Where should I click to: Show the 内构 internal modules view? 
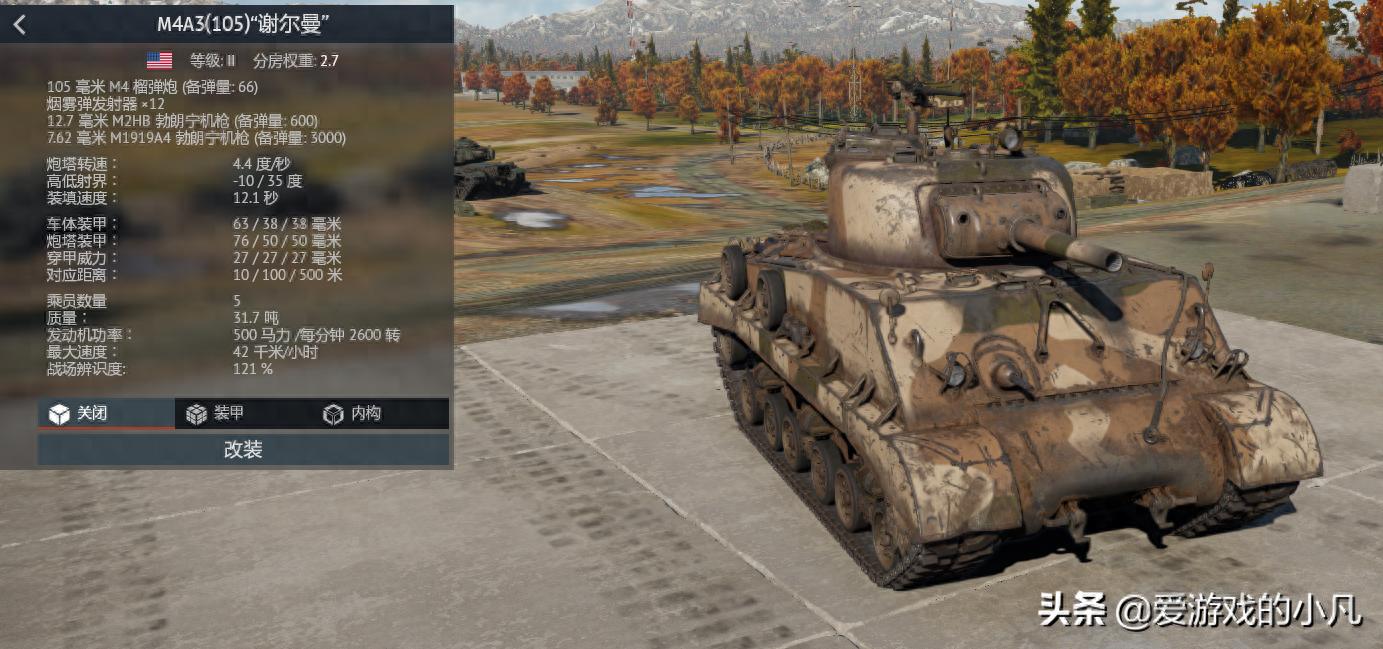(x=379, y=413)
